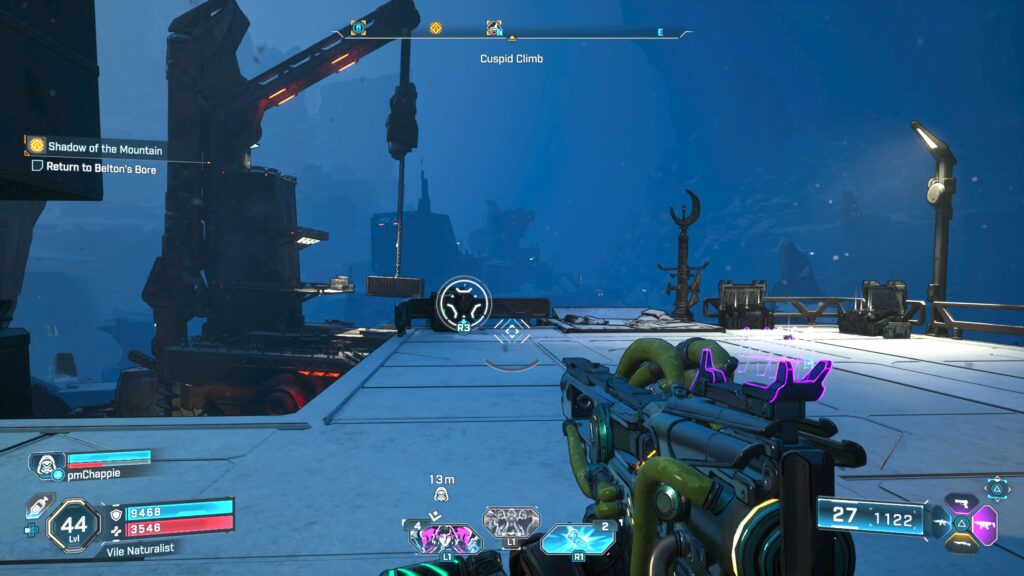Click the yellow diamond quest marker on compass
The height and width of the screenshot is (576, 1024).
tap(435, 28)
